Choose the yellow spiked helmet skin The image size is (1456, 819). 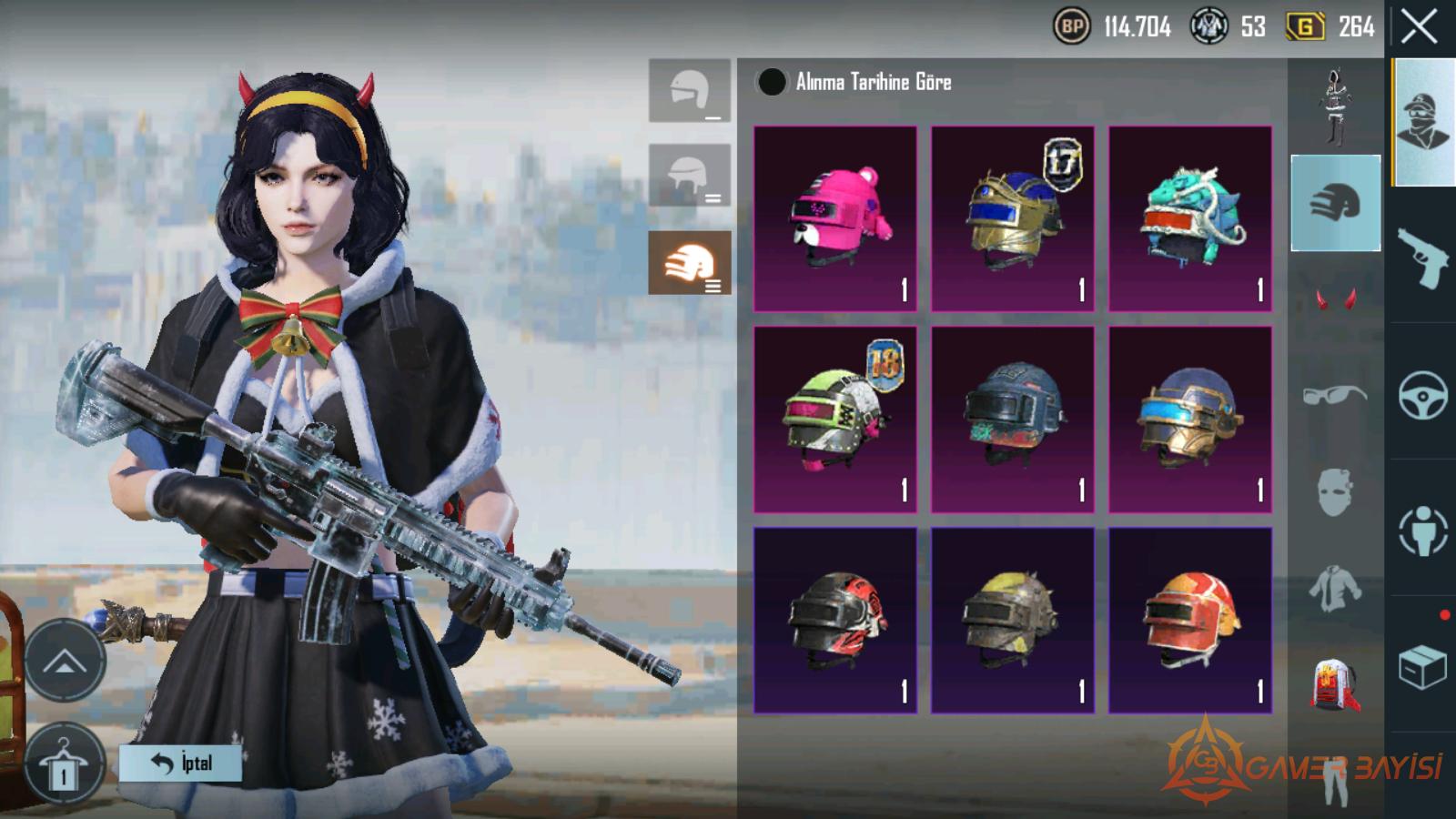(x=1012, y=619)
